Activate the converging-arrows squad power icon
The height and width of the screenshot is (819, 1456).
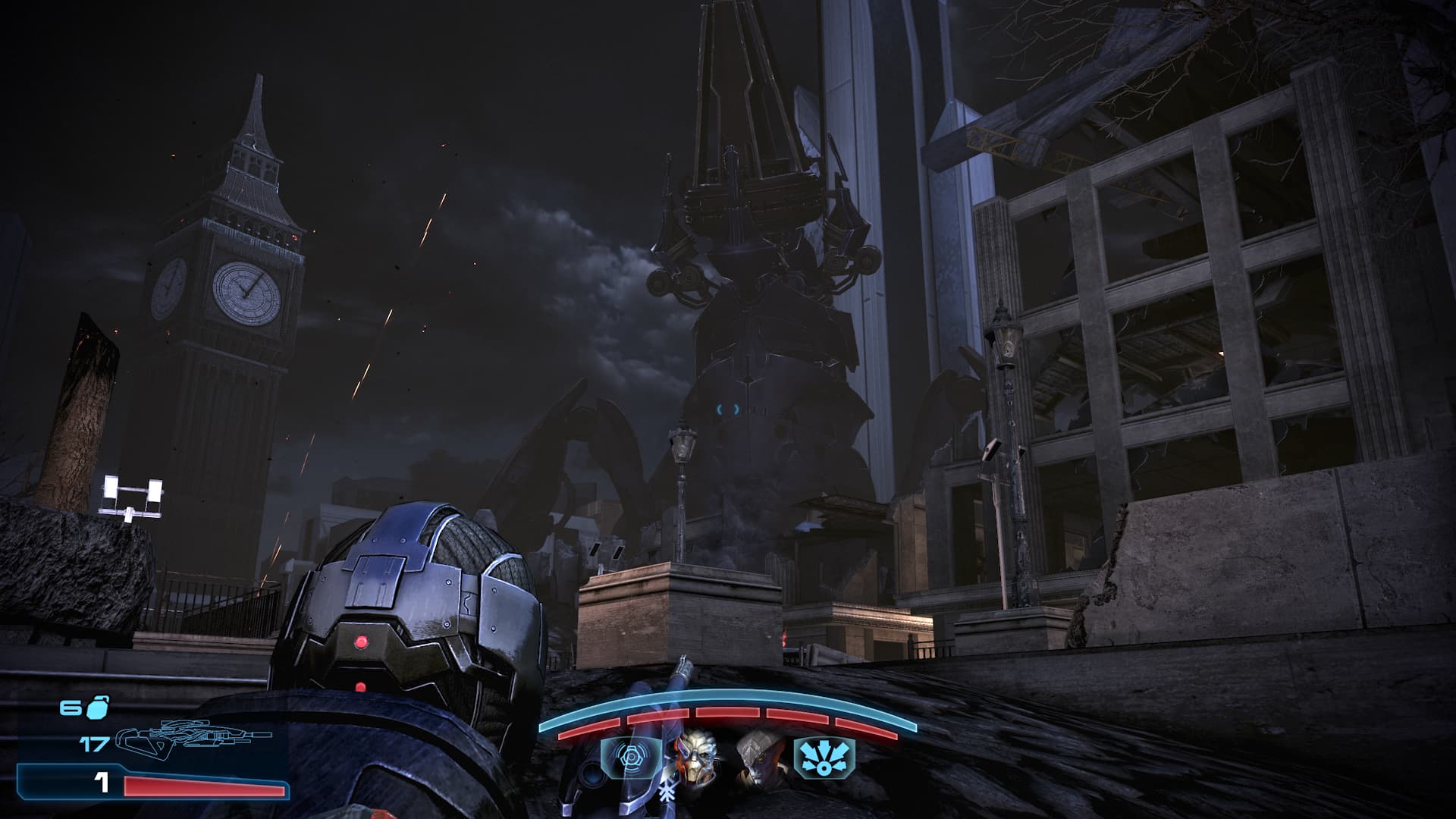point(824,758)
